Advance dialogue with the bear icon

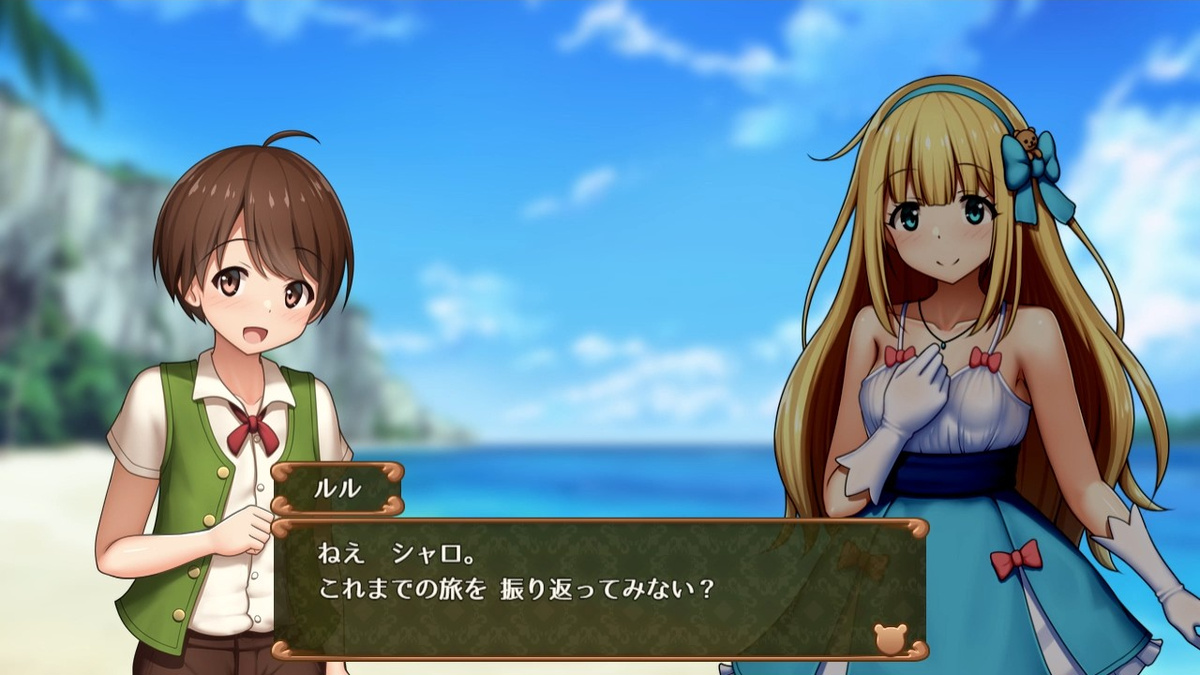(x=889, y=638)
